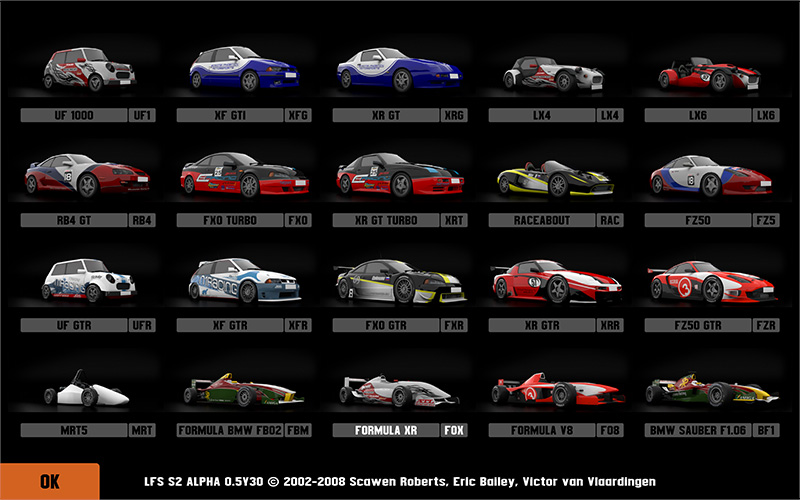Viewport: 800px width, 500px height.
Task: Choose the XR GT Turbo car
Action: tap(401, 177)
